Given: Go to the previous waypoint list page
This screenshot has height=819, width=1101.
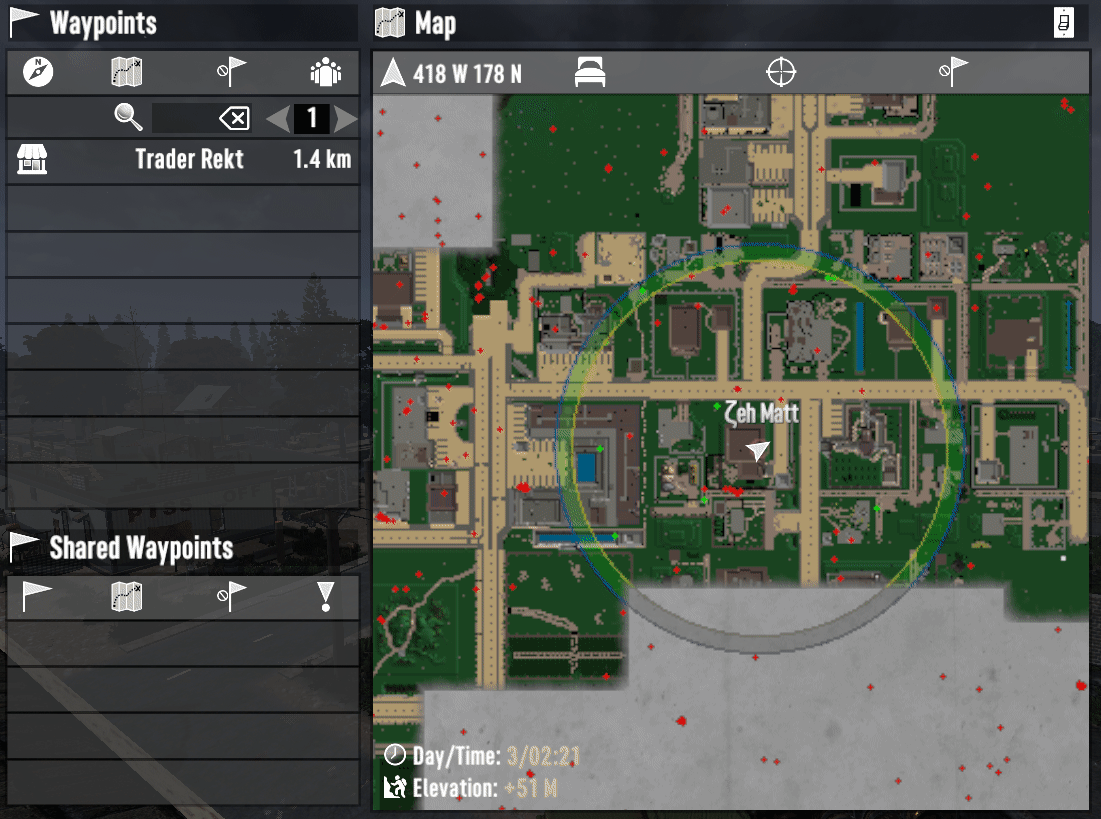Looking at the screenshot, I should click(278, 119).
